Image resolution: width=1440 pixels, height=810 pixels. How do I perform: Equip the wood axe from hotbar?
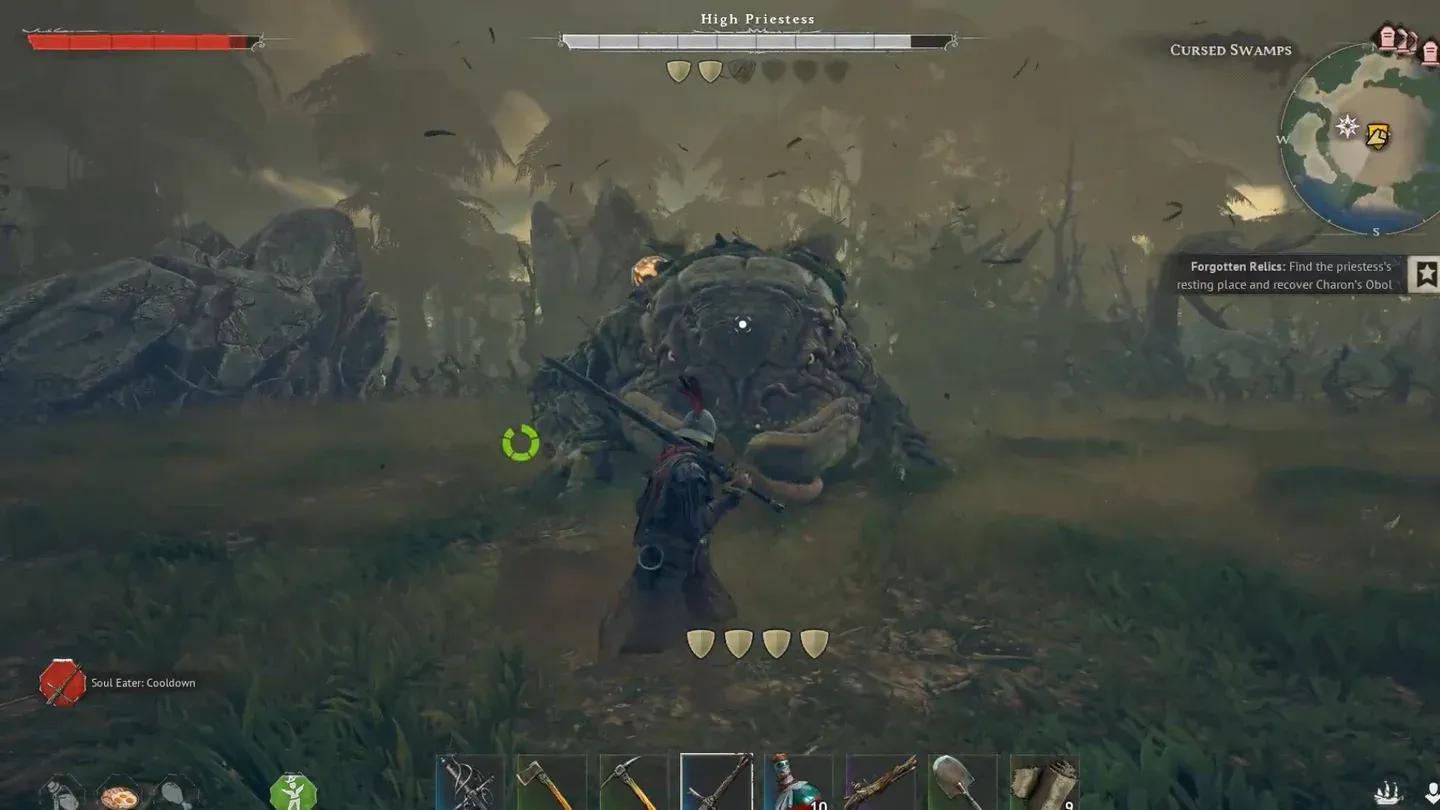pyautogui.click(x=551, y=783)
